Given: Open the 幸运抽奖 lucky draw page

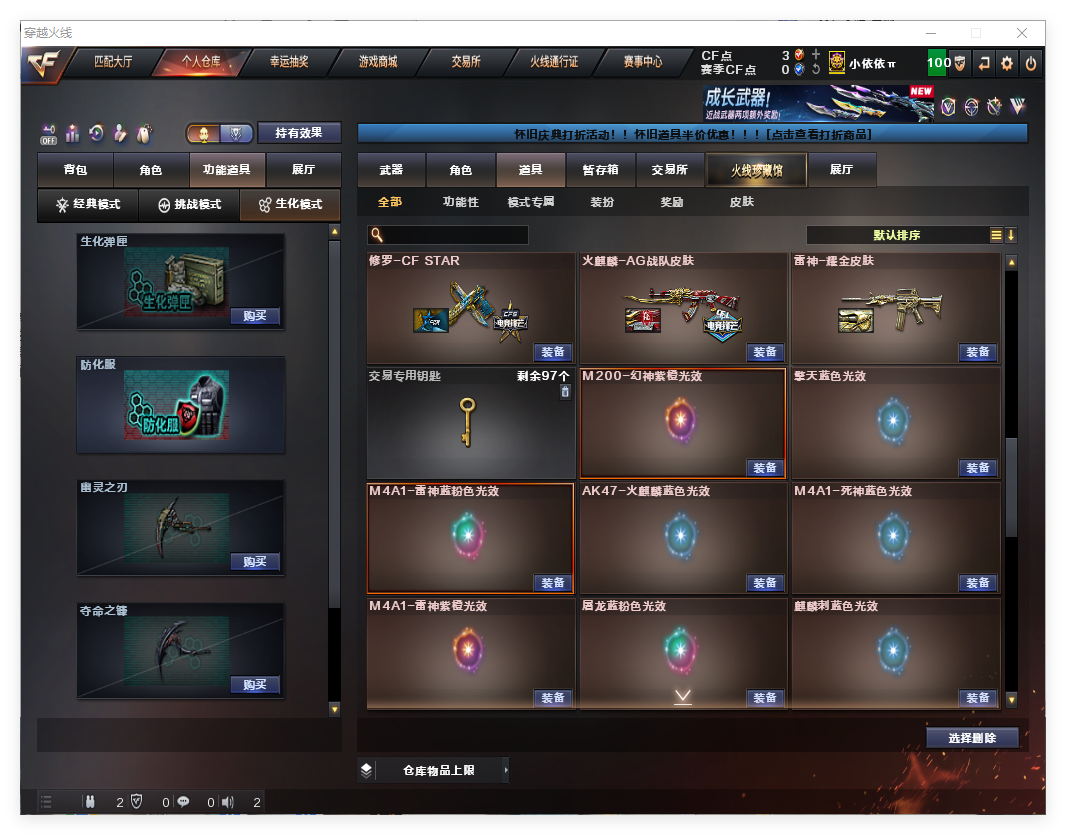Looking at the screenshot, I should [x=289, y=62].
